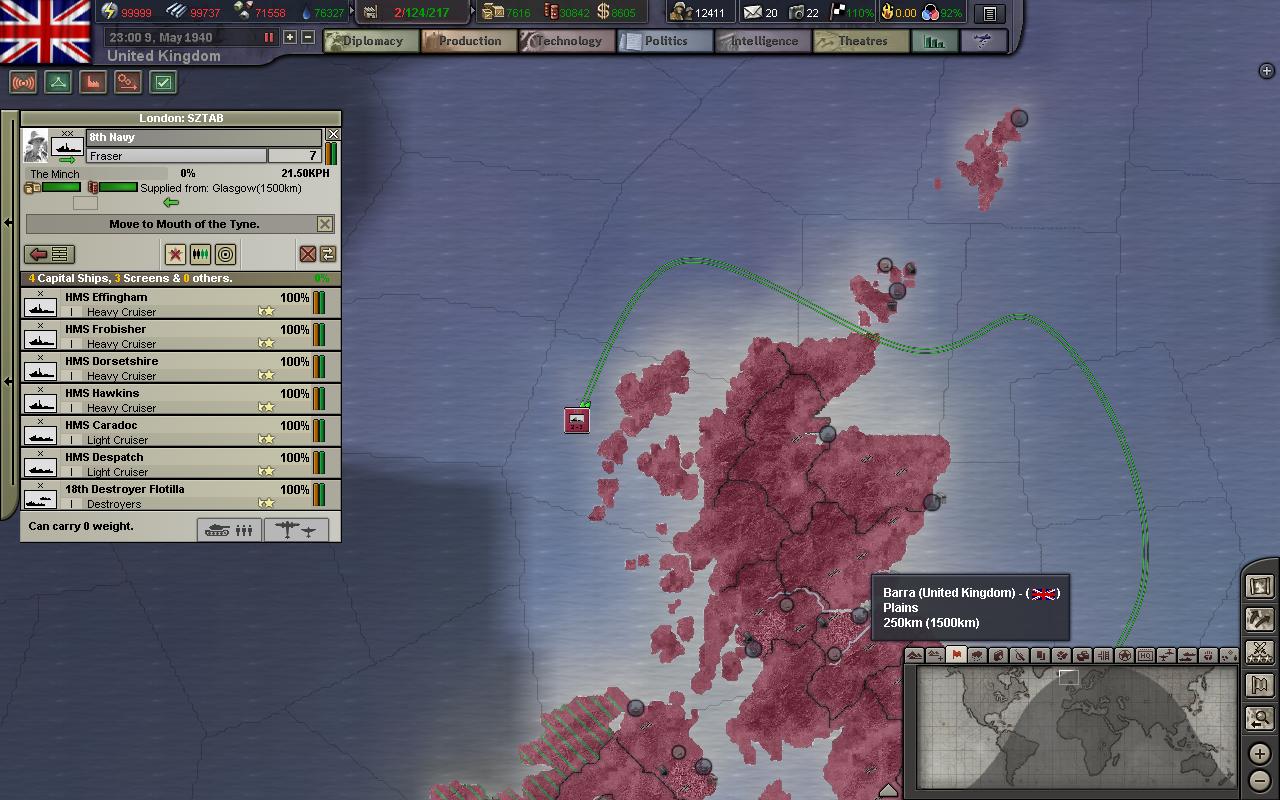Open the Technology tab
Image resolution: width=1280 pixels, height=800 pixels.
tap(566, 41)
